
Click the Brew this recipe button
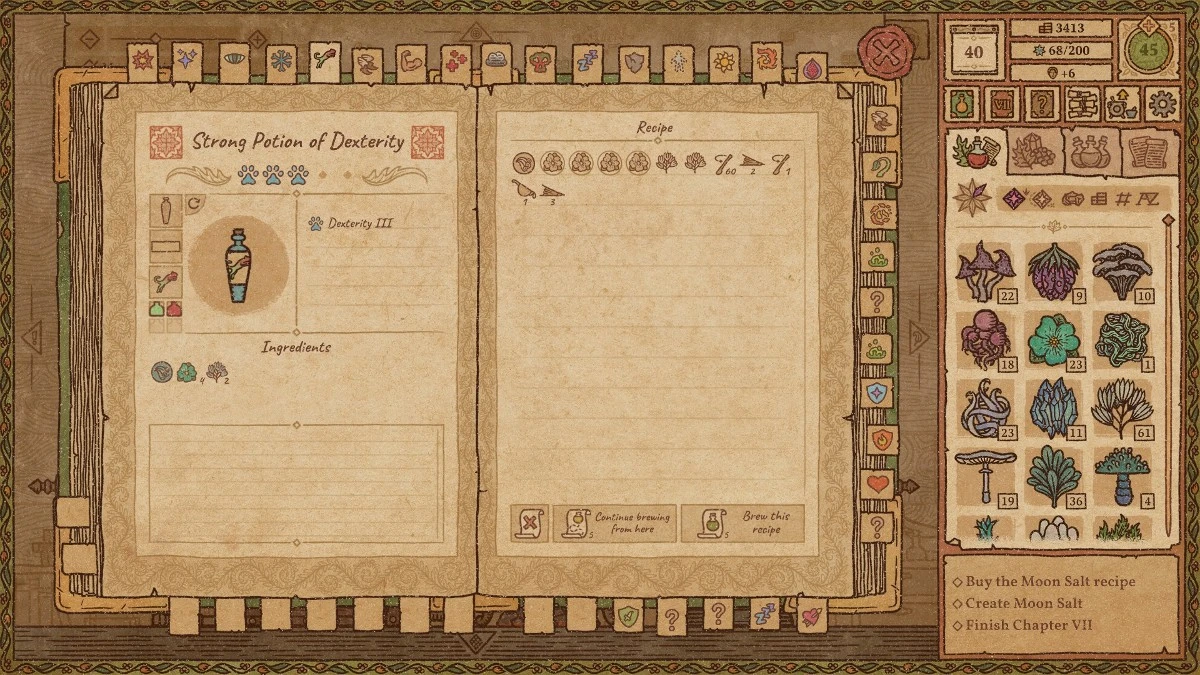[742, 523]
